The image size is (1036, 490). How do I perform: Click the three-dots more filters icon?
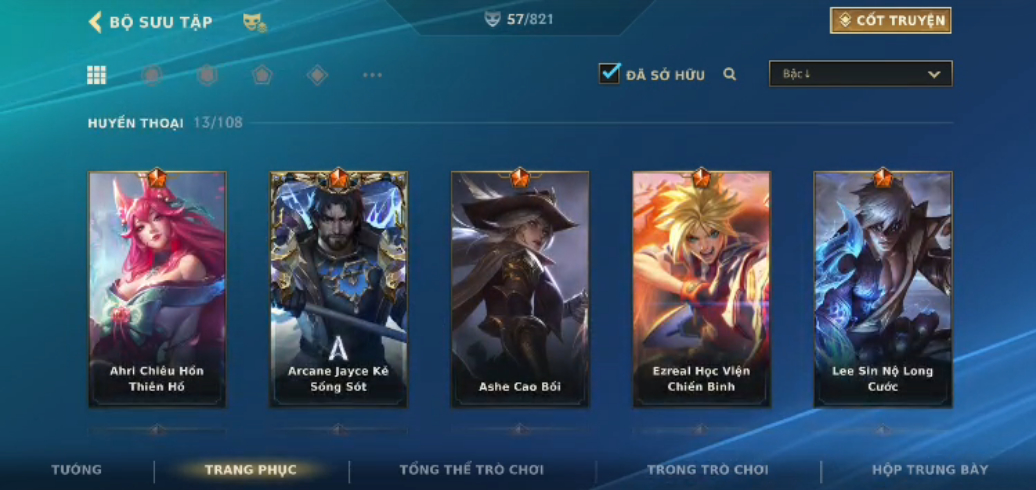coord(372,75)
